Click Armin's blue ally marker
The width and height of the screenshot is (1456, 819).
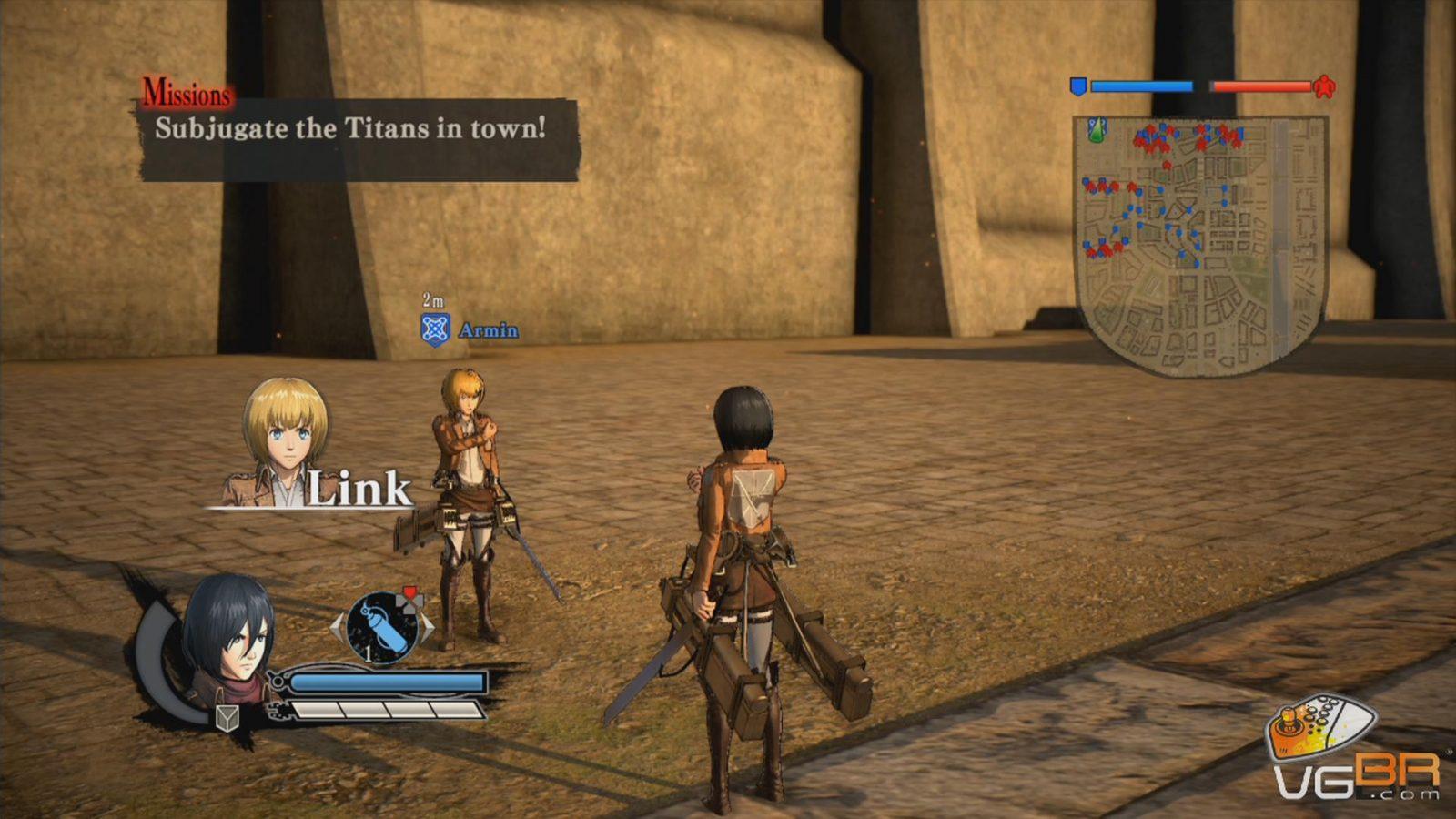436,329
